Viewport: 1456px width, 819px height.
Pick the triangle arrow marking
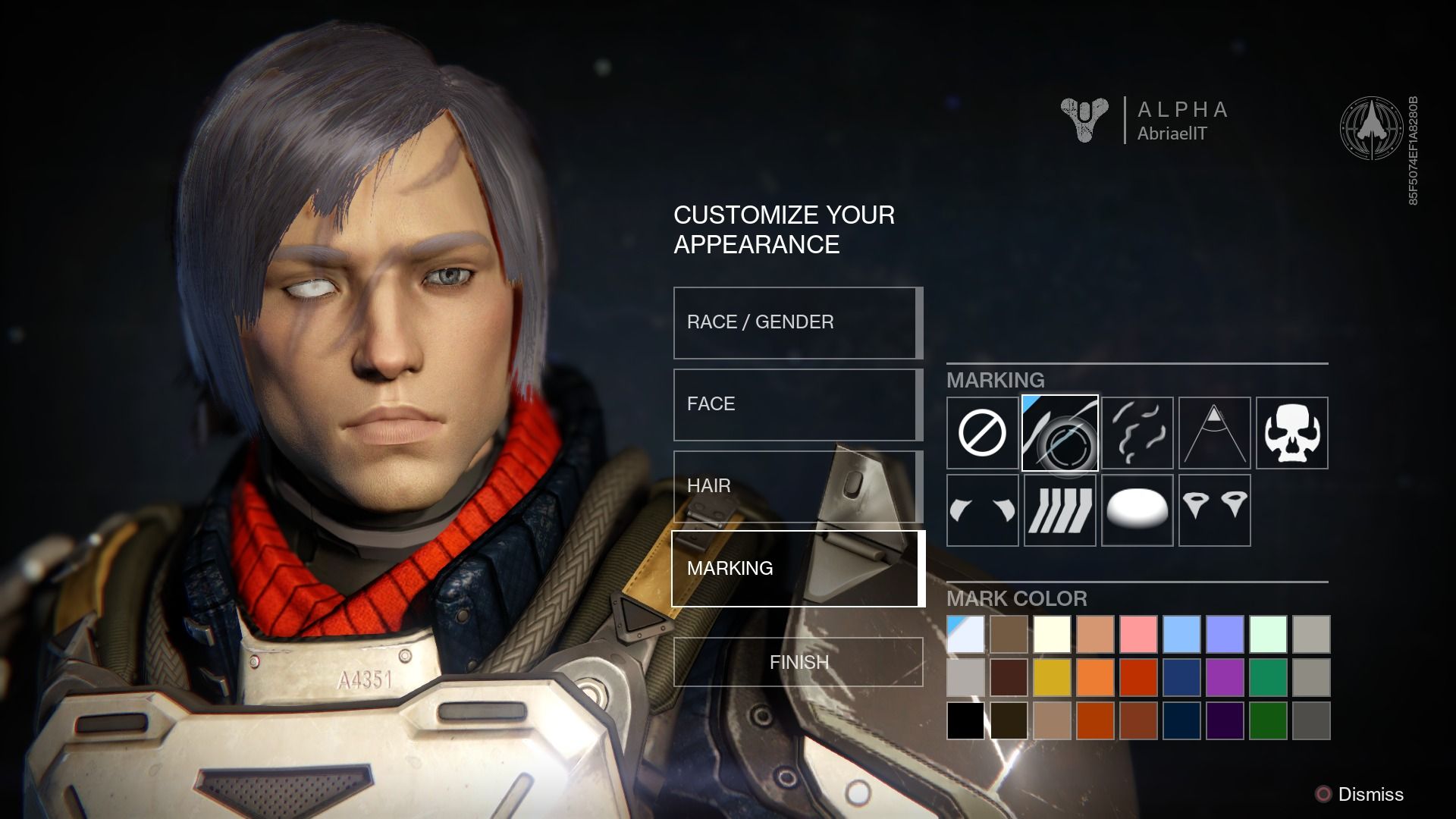click(x=1215, y=433)
